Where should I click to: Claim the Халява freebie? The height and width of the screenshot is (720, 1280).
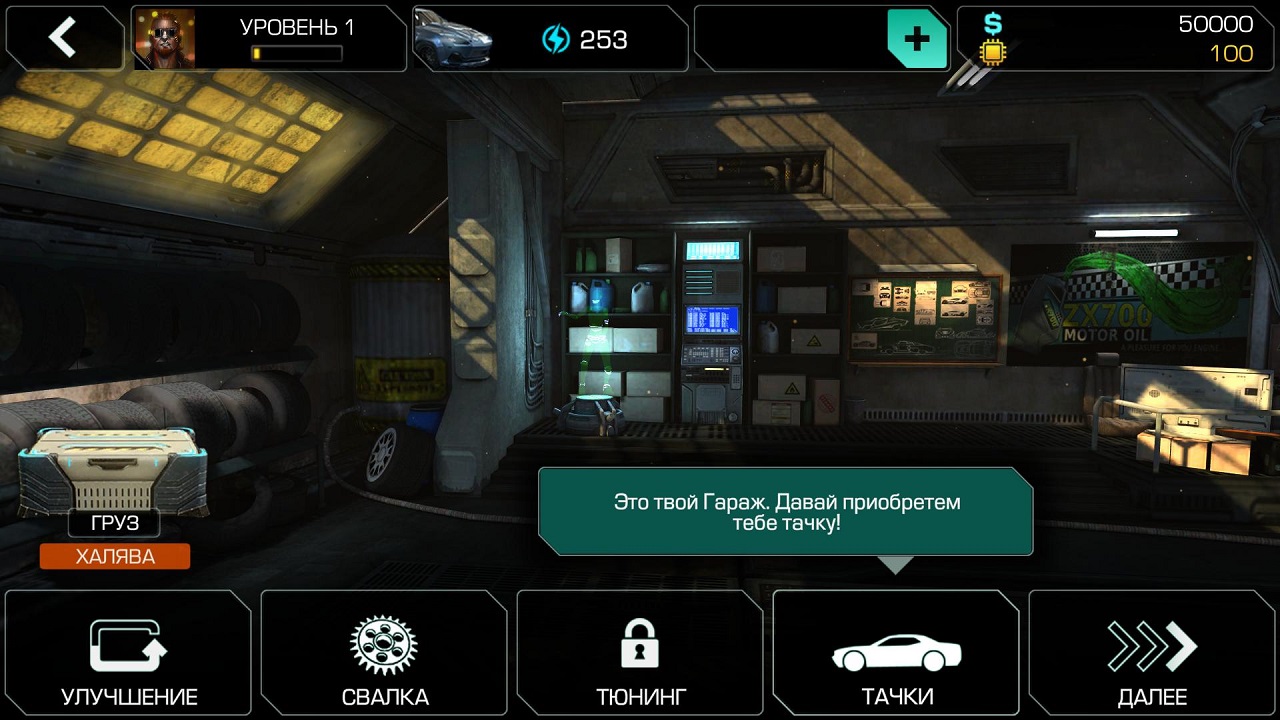pyautogui.click(x=115, y=557)
